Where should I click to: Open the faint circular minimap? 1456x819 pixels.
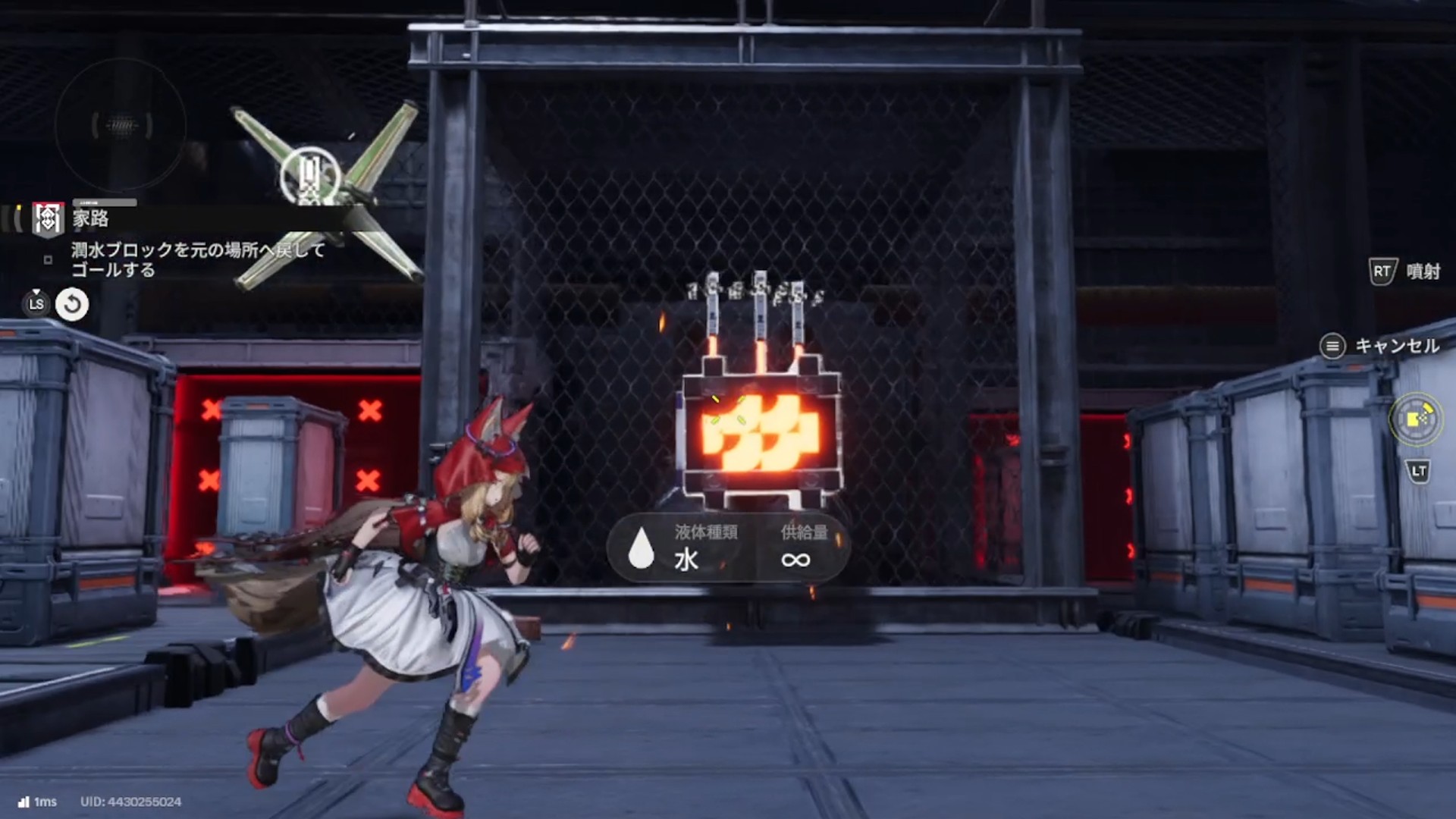(x=121, y=125)
